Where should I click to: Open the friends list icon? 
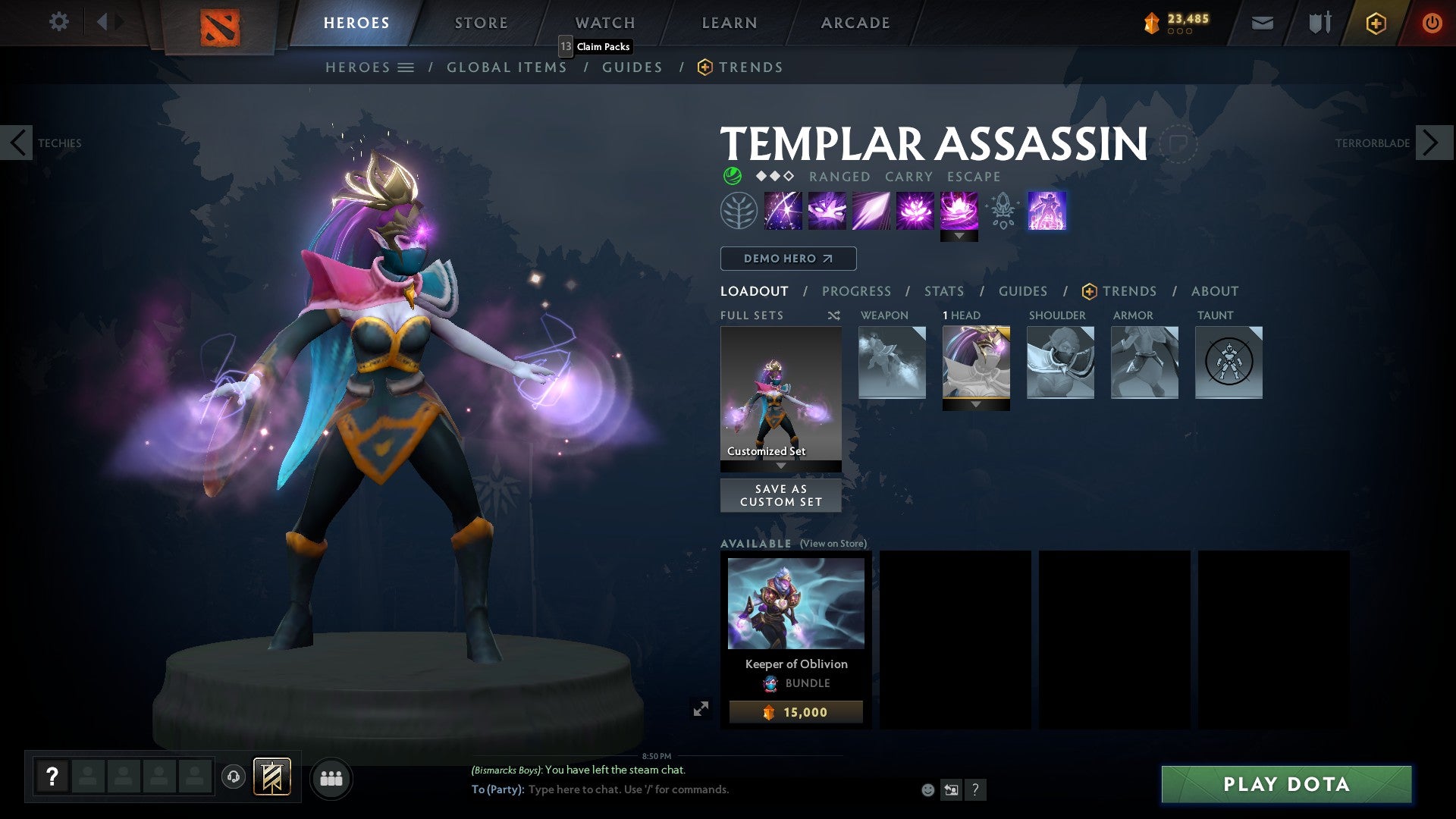click(x=331, y=777)
